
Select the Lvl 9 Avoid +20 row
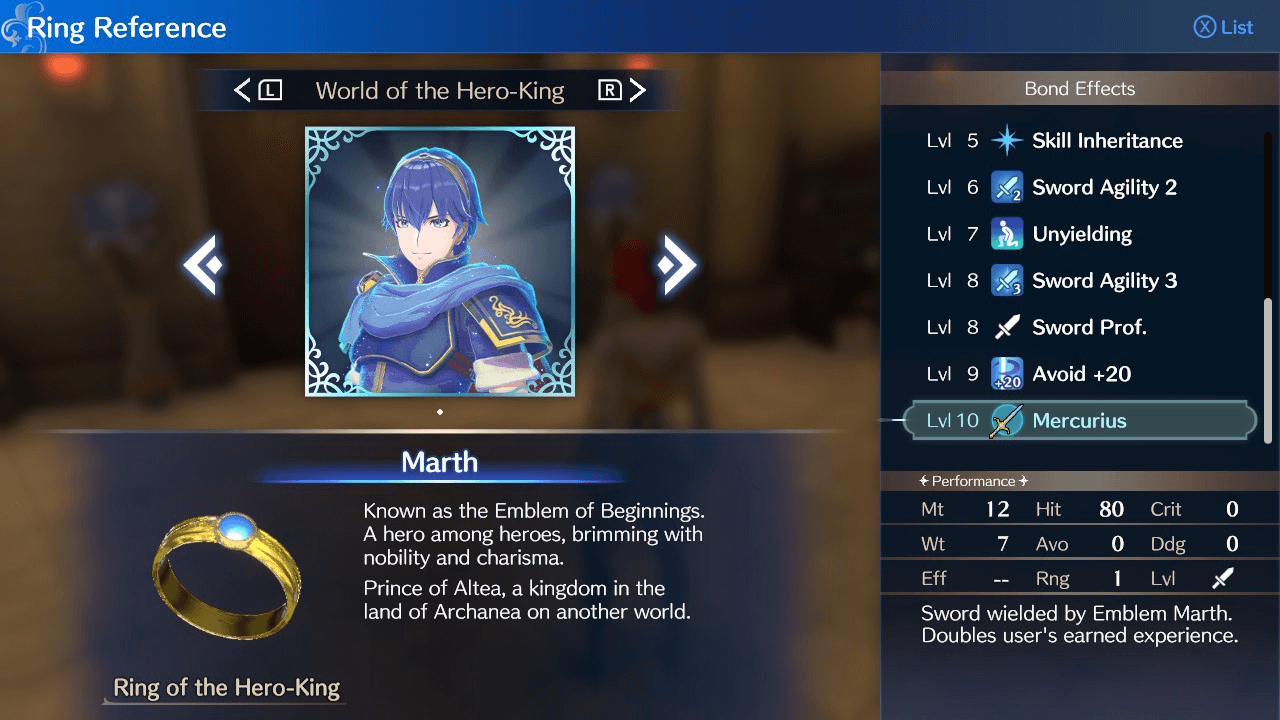(x=1080, y=373)
